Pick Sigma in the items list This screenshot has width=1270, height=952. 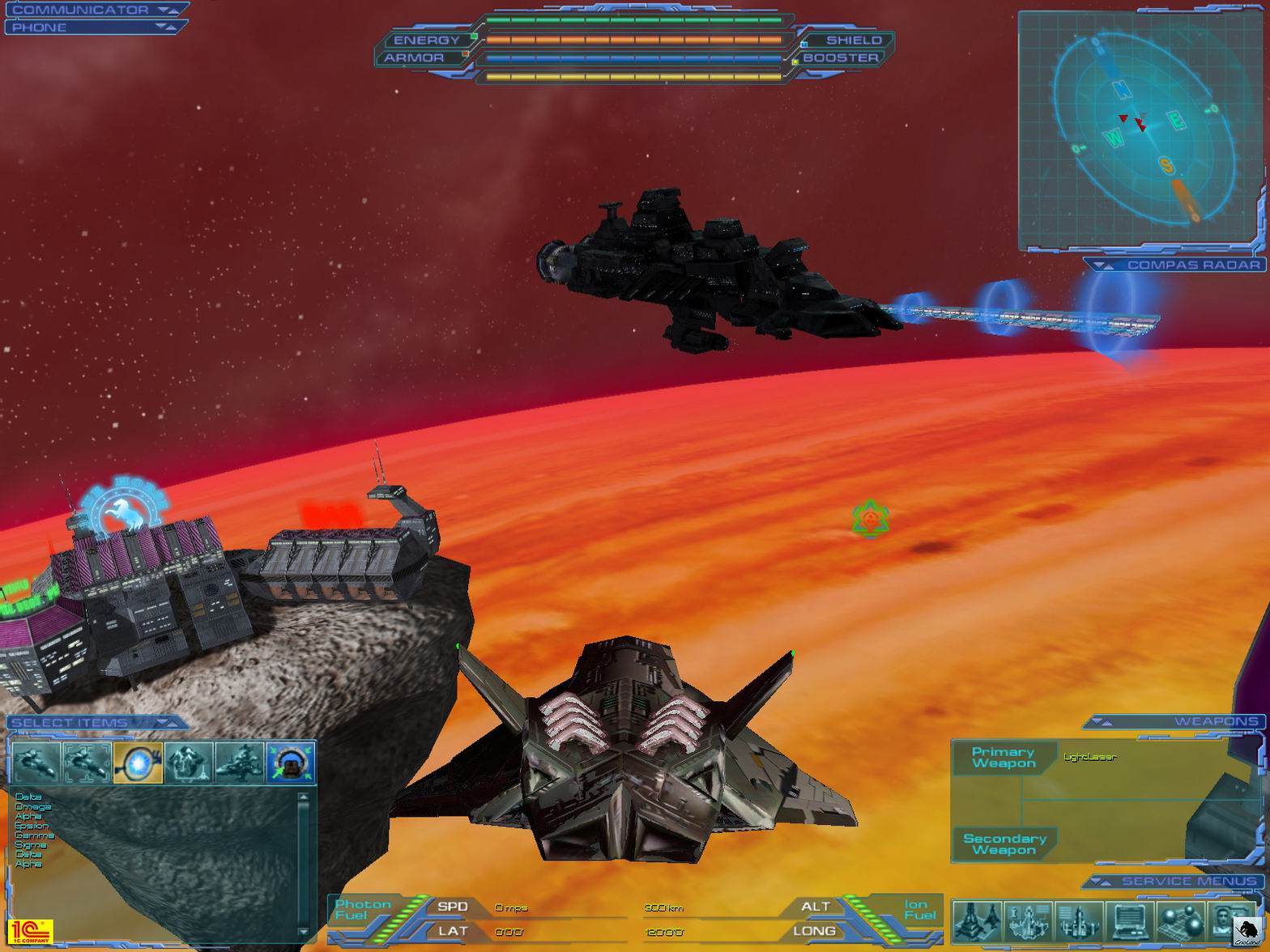31,845
